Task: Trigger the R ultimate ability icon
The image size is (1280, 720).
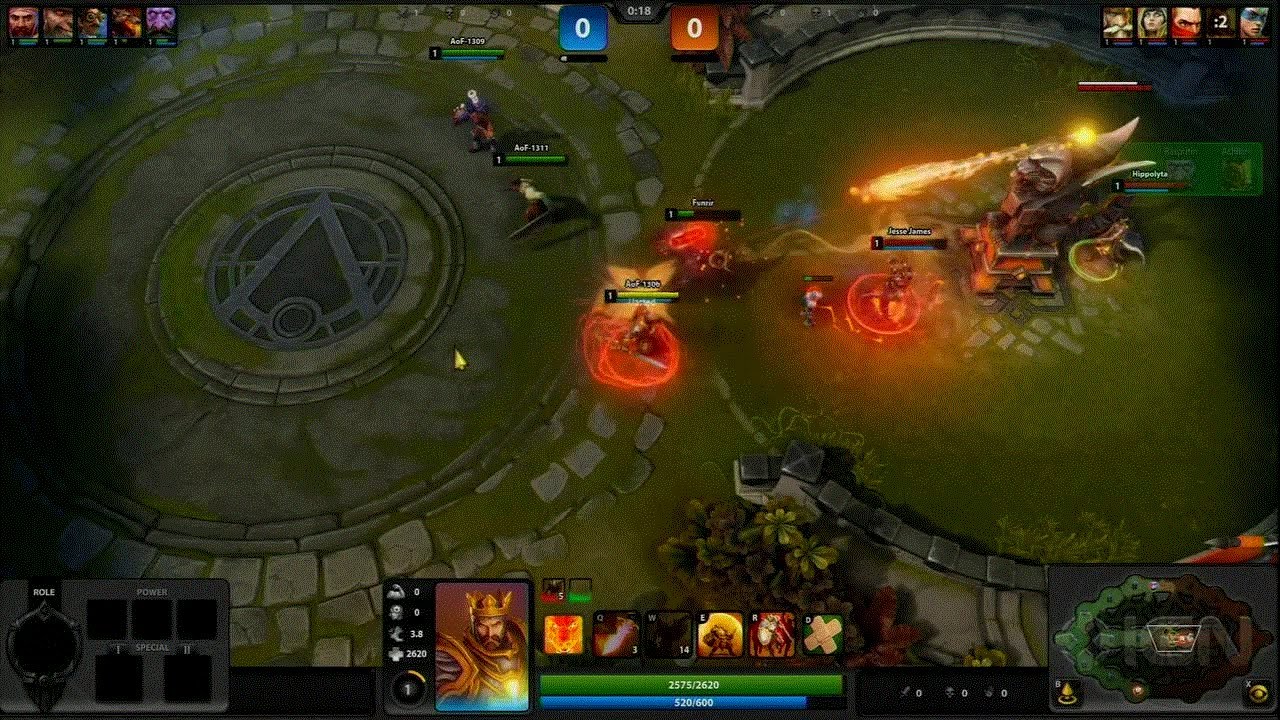Action: point(772,635)
